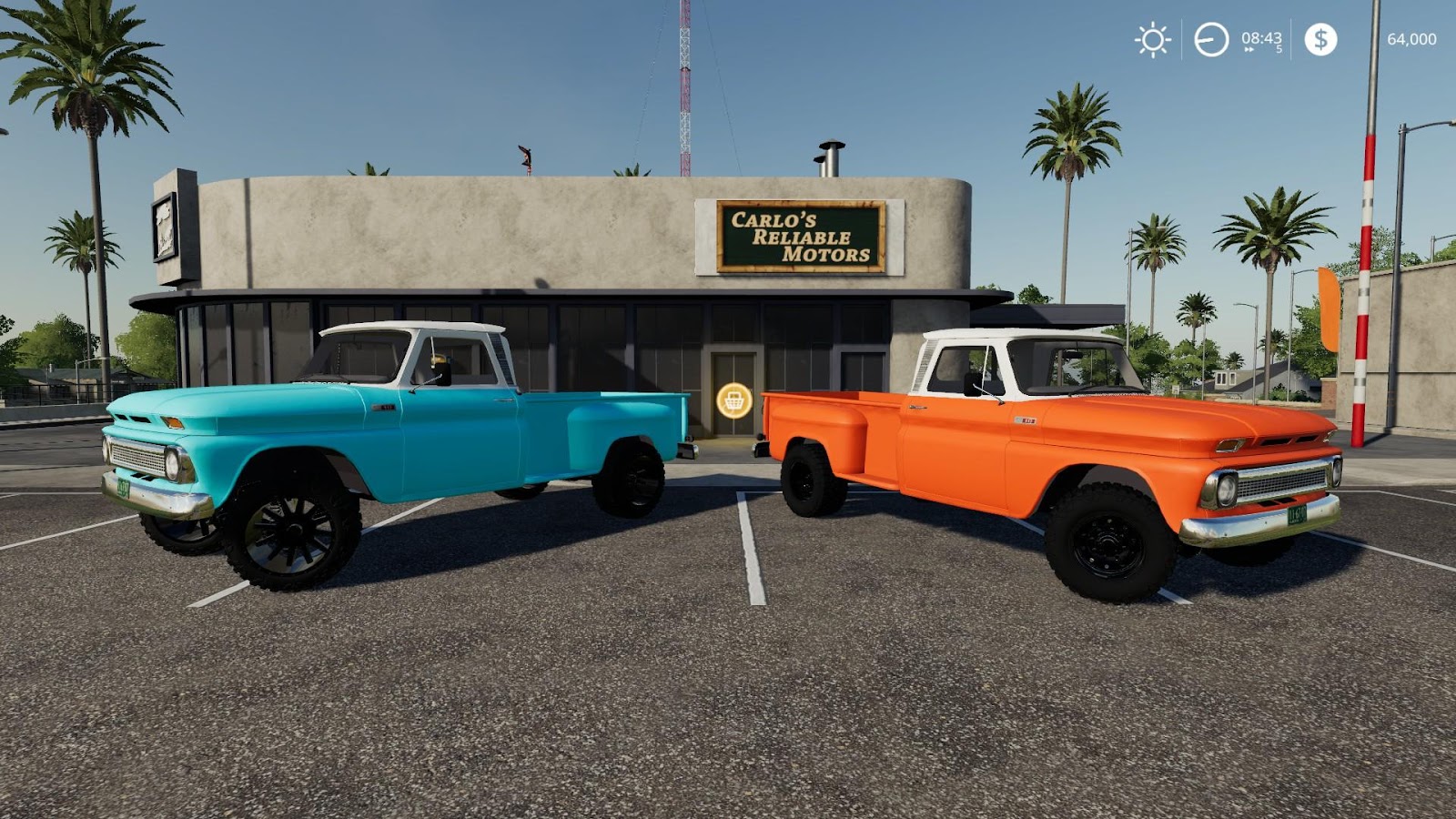
Task: Open the shop via the glowing basket icon
Action: (733, 400)
